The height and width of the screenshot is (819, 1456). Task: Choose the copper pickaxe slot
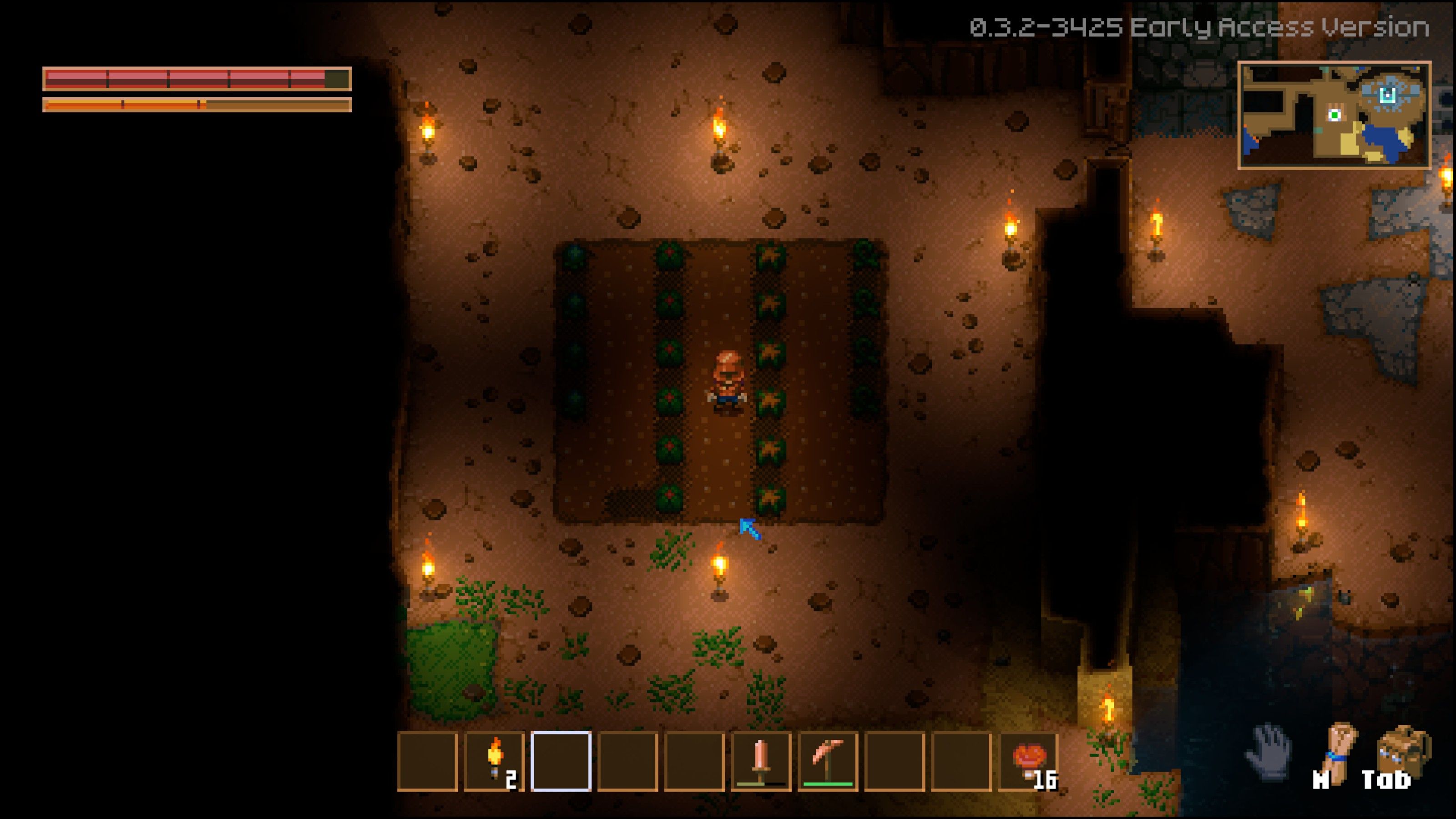[828, 761]
